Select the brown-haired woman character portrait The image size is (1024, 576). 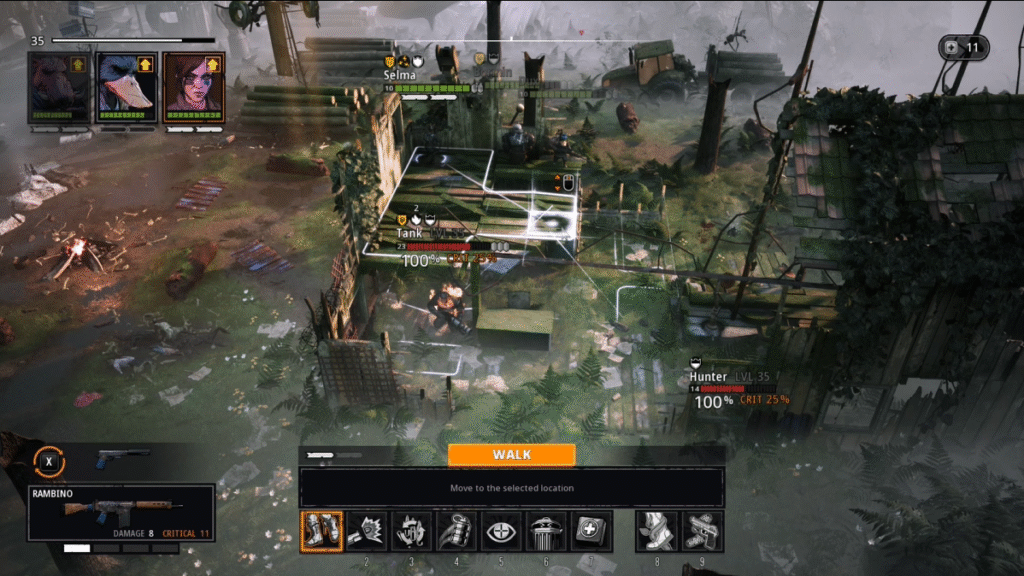pyautogui.click(x=193, y=88)
